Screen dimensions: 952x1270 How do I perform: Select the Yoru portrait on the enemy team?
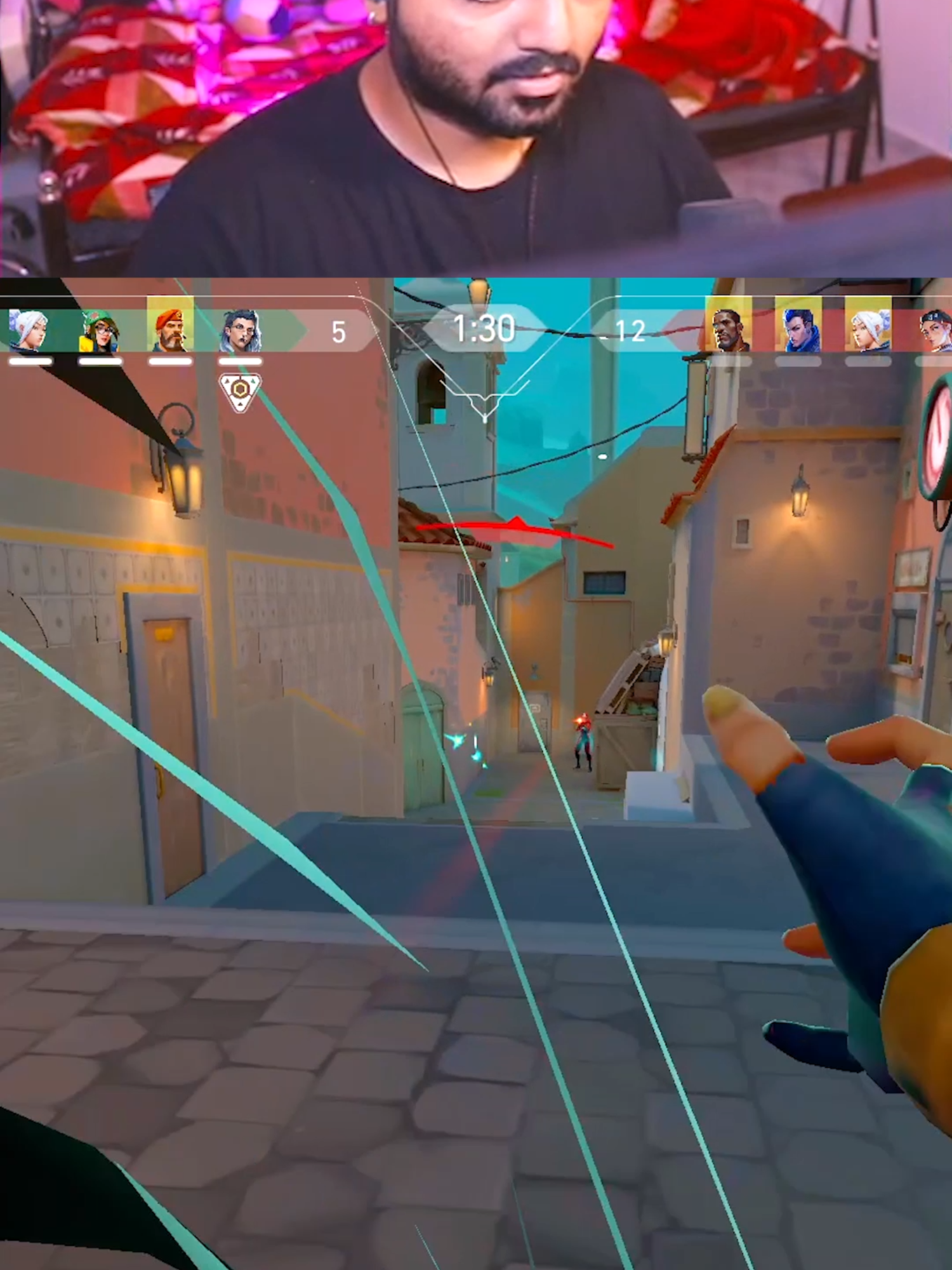(x=803, y=329)
